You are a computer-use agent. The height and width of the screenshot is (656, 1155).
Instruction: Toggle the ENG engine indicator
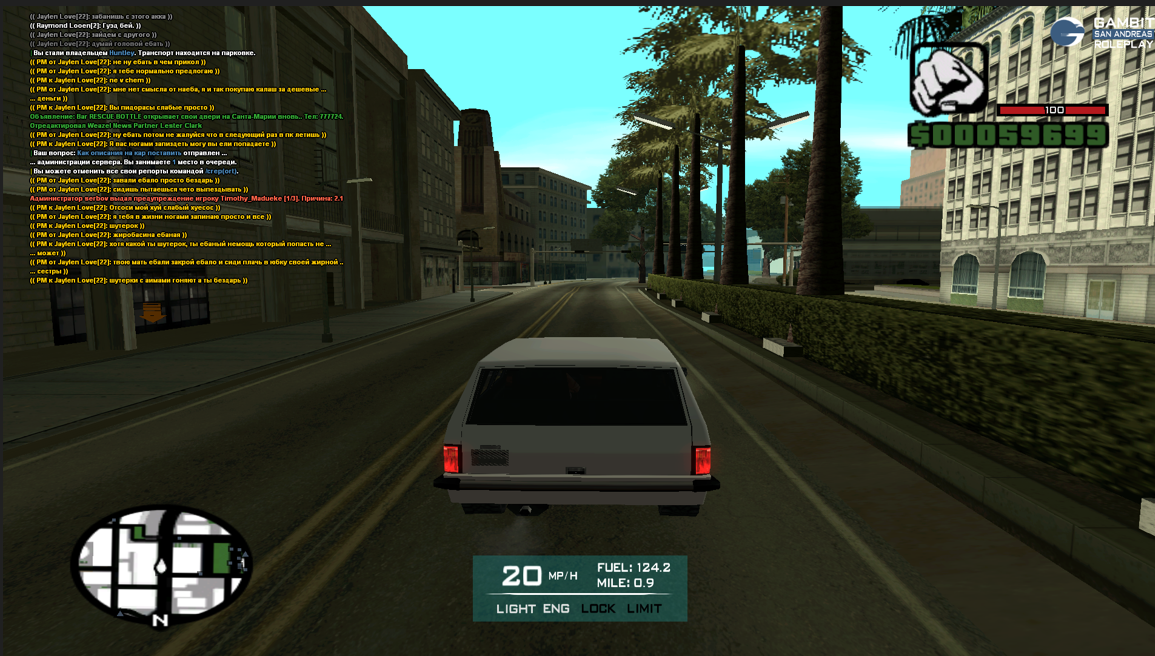[x=556, y=608]
